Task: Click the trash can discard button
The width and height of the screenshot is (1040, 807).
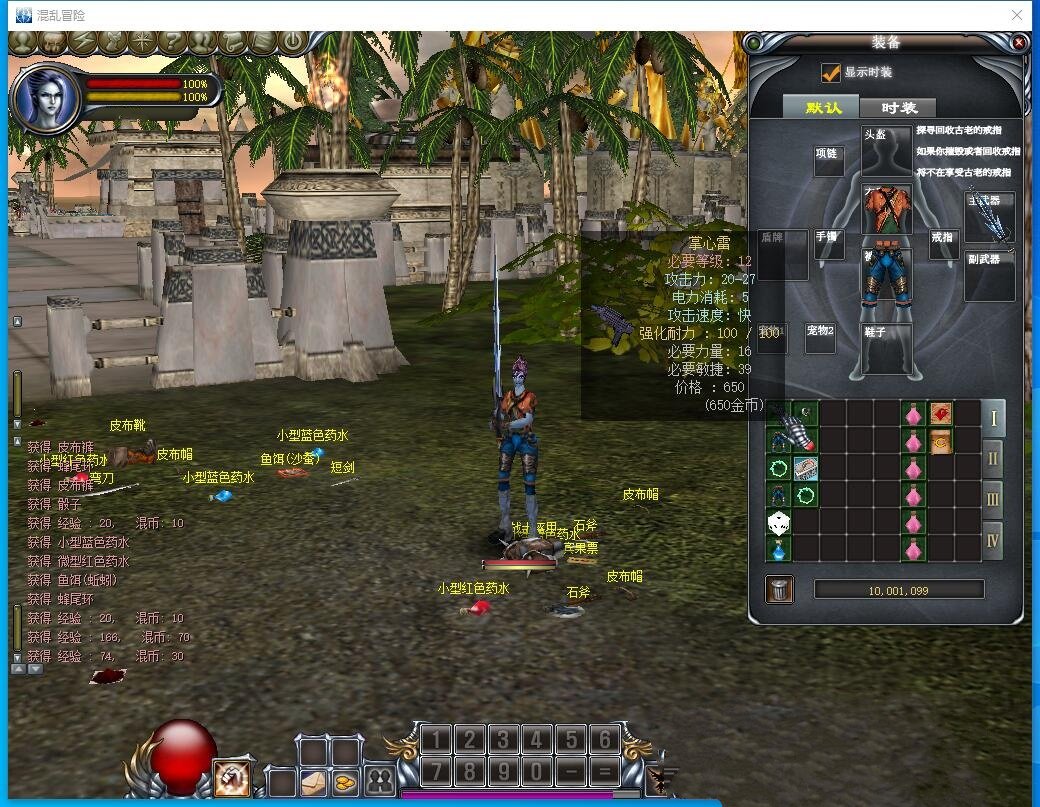Action: pos(780,590)
